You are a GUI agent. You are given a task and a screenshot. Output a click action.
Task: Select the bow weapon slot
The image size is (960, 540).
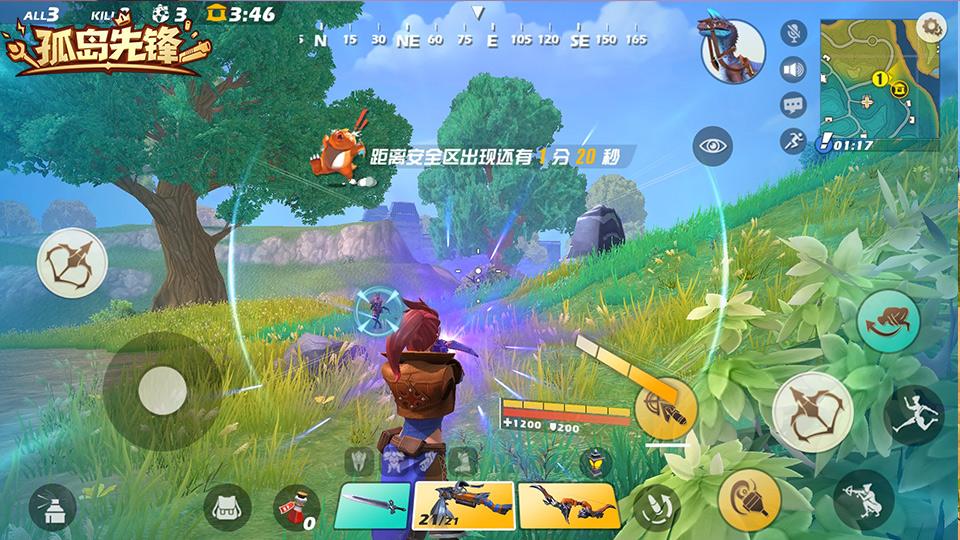[568, 505]
